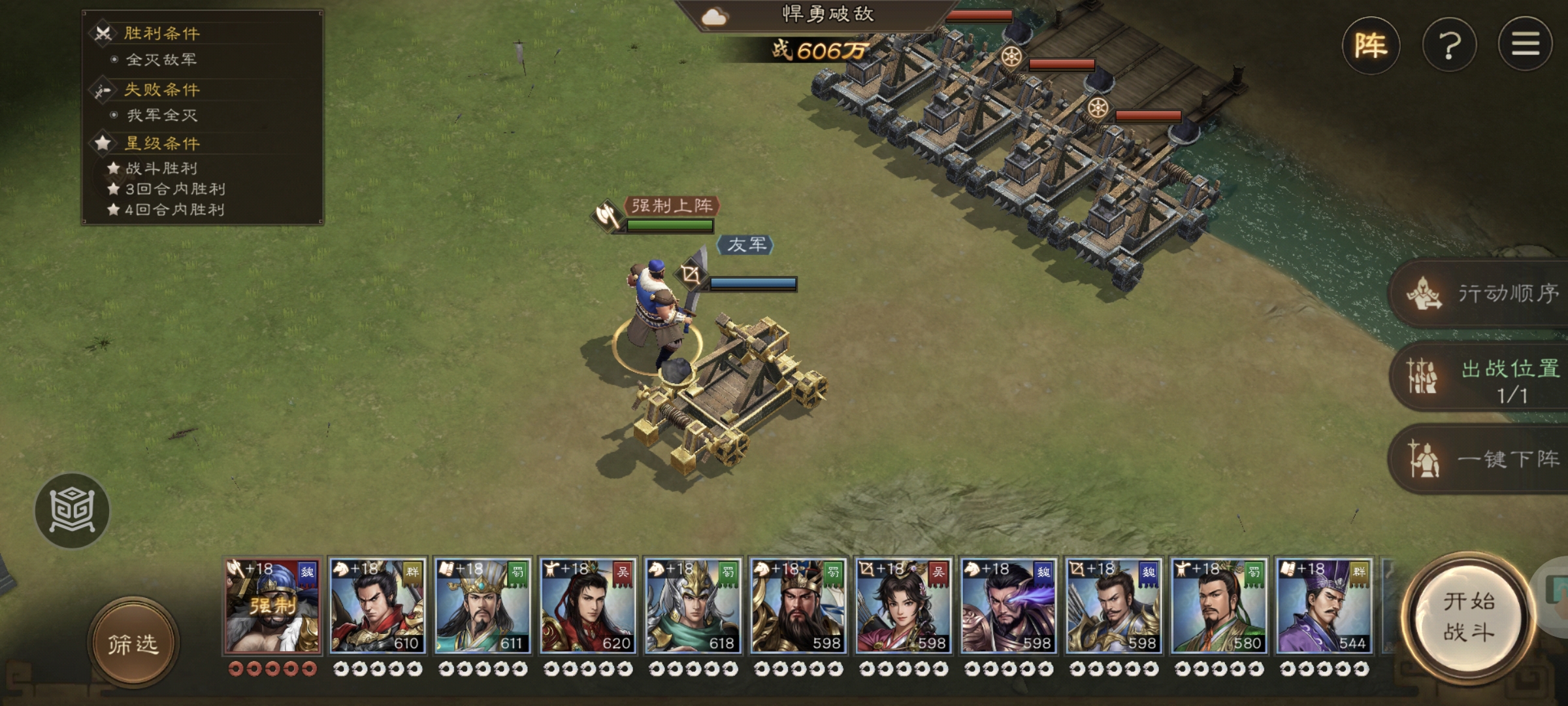Select the hero card with power 618
1568x706 pixels.
click(693, 606)
